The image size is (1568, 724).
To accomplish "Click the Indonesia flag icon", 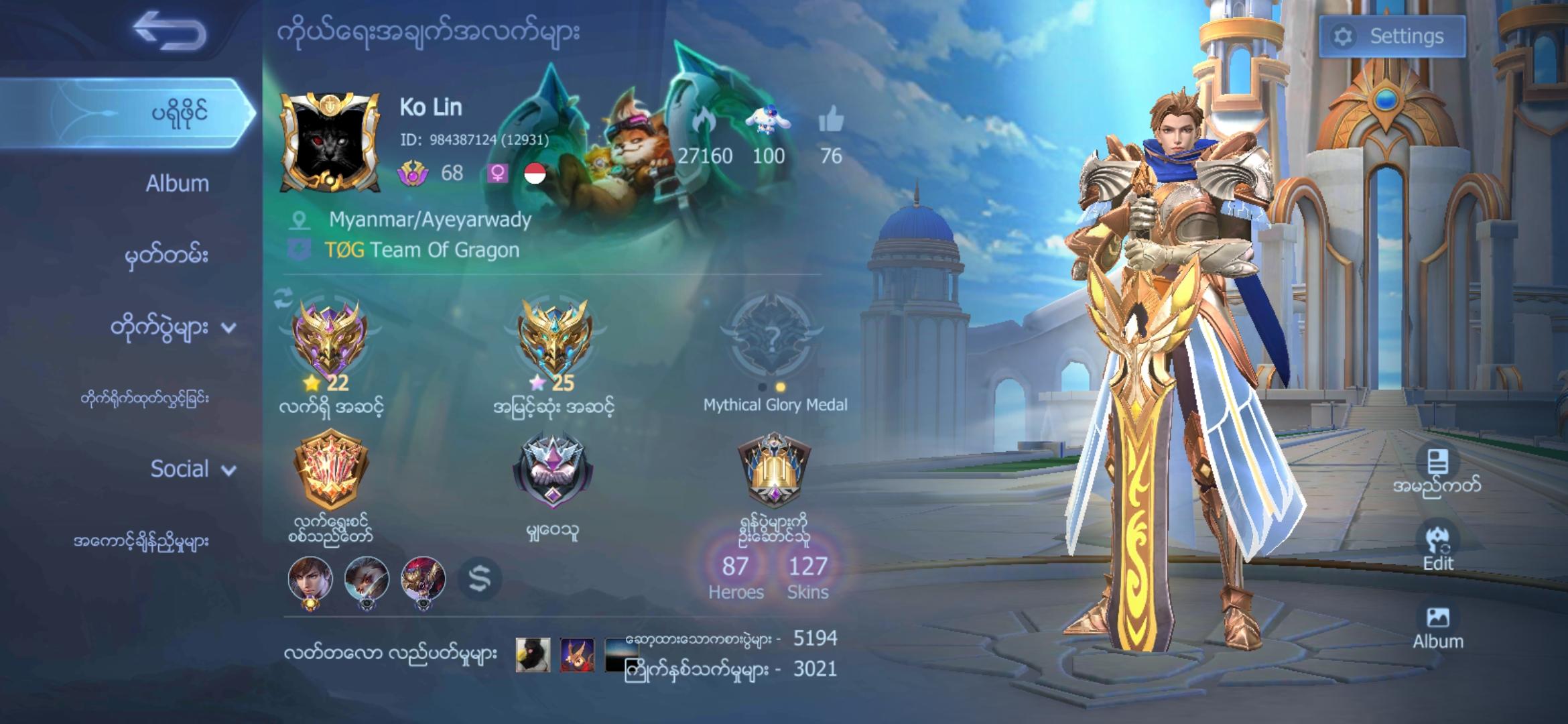I will pos(533,174).
